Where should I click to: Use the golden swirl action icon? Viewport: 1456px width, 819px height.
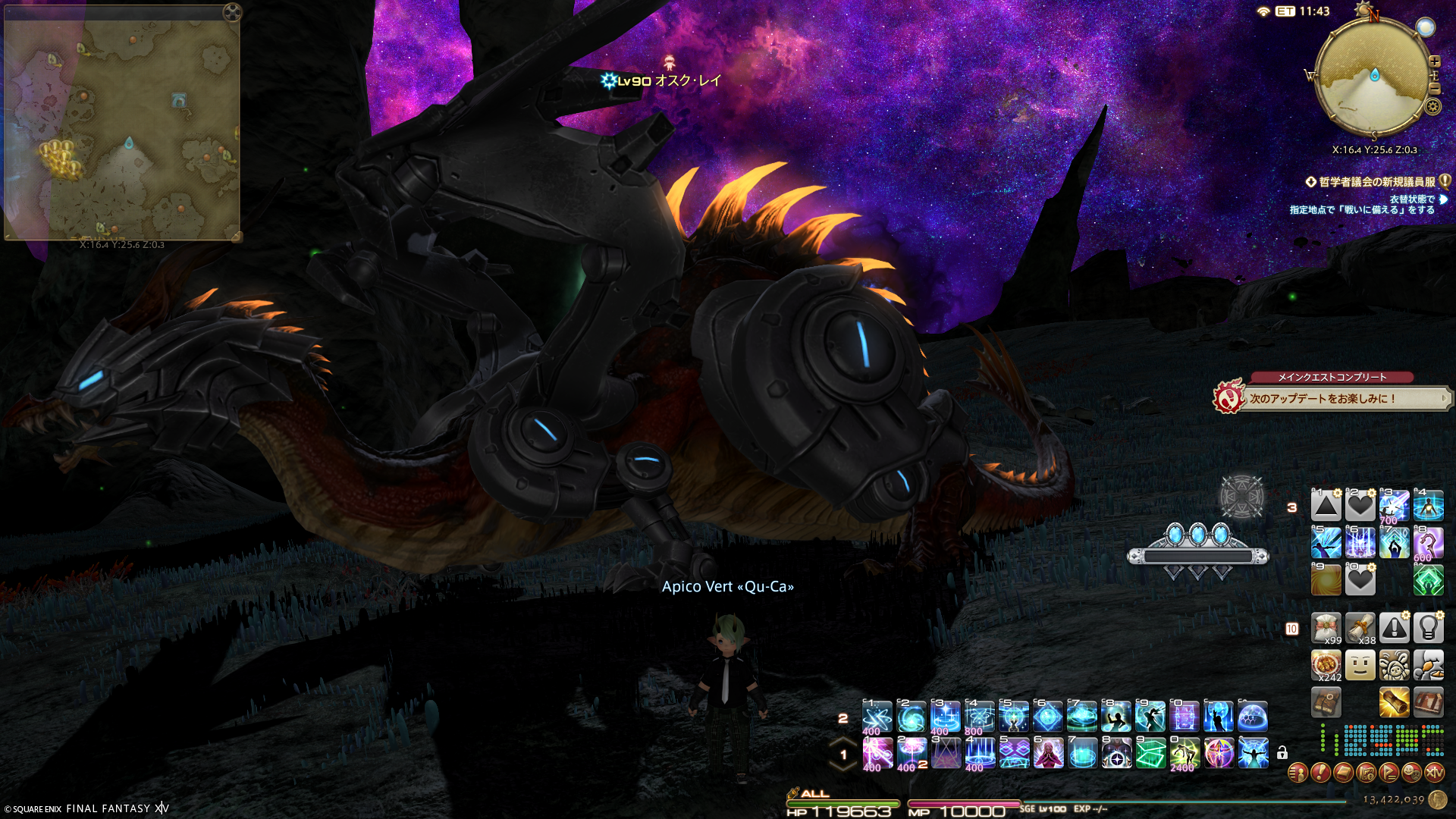(x=1326, y=580)
